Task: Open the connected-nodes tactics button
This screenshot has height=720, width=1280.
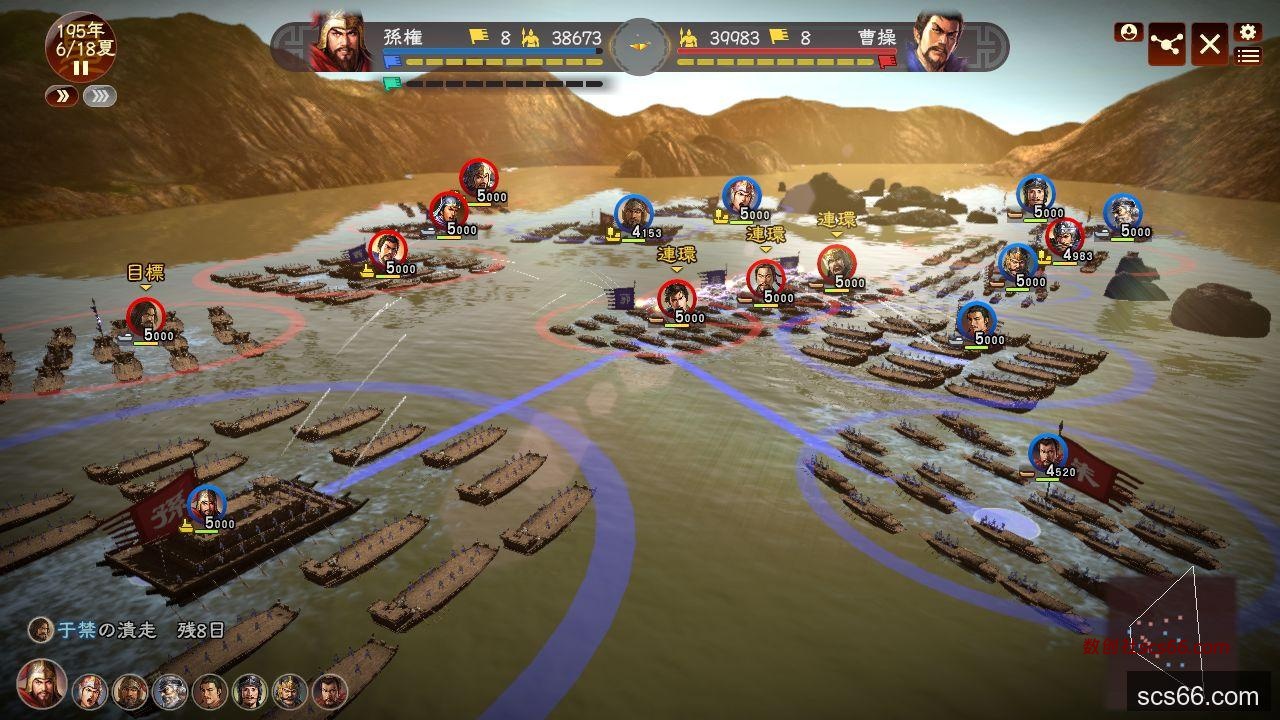Action: click(1167, 44)
